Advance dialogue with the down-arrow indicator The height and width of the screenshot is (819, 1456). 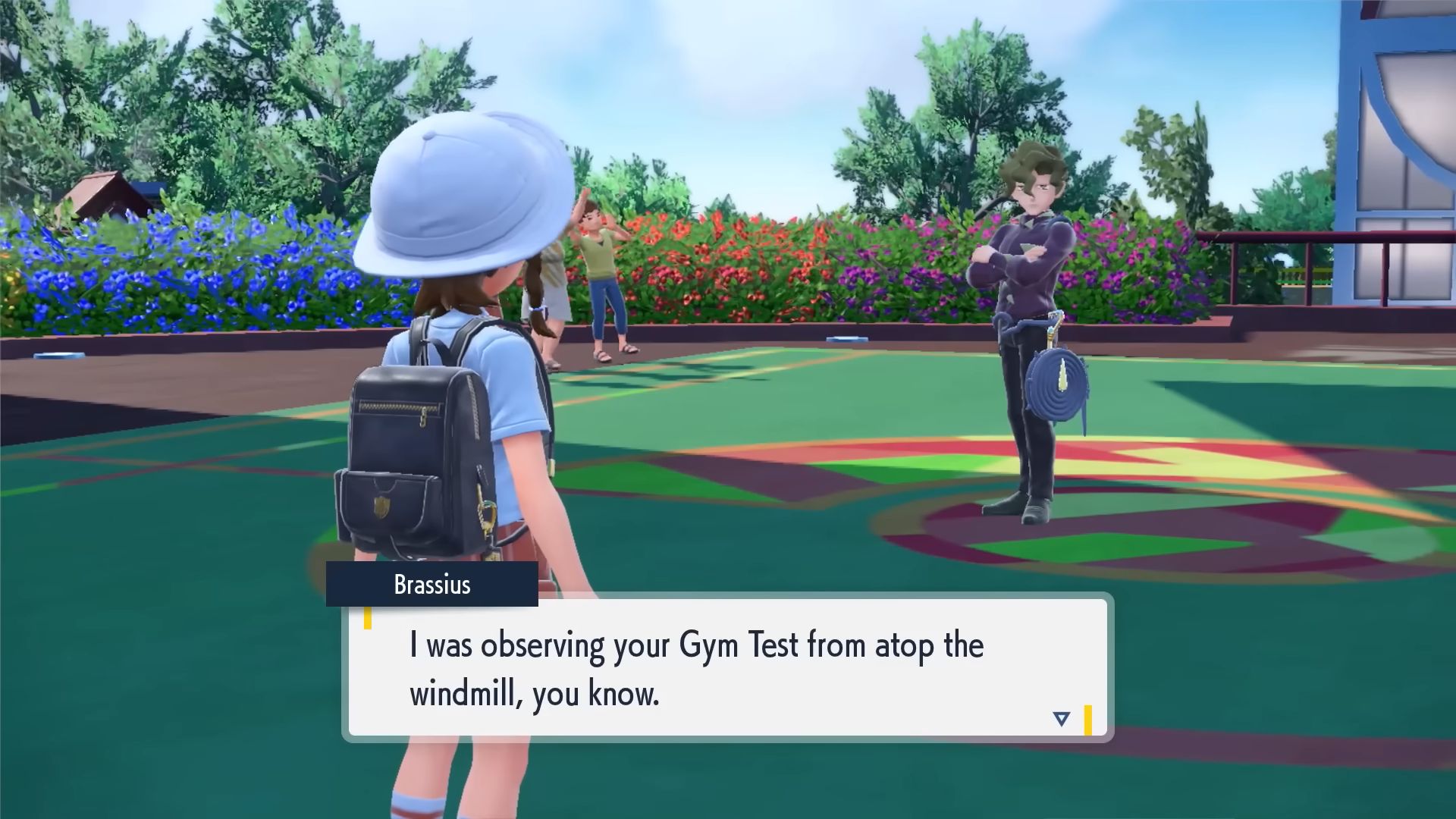click(x=1061, y=718)
